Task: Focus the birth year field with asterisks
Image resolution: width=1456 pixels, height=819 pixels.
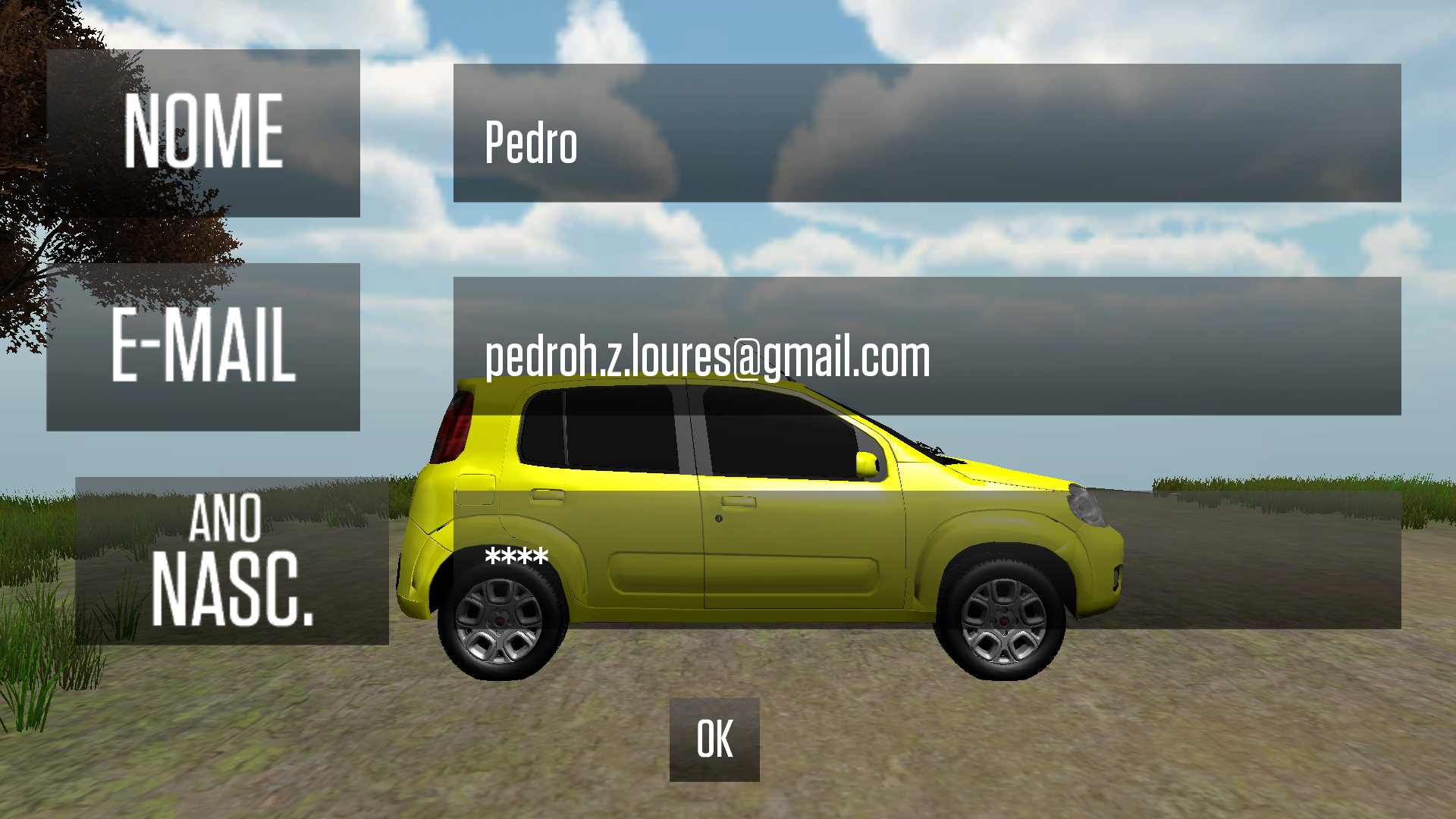Action: pyautogui.click(x=927, y=560)
